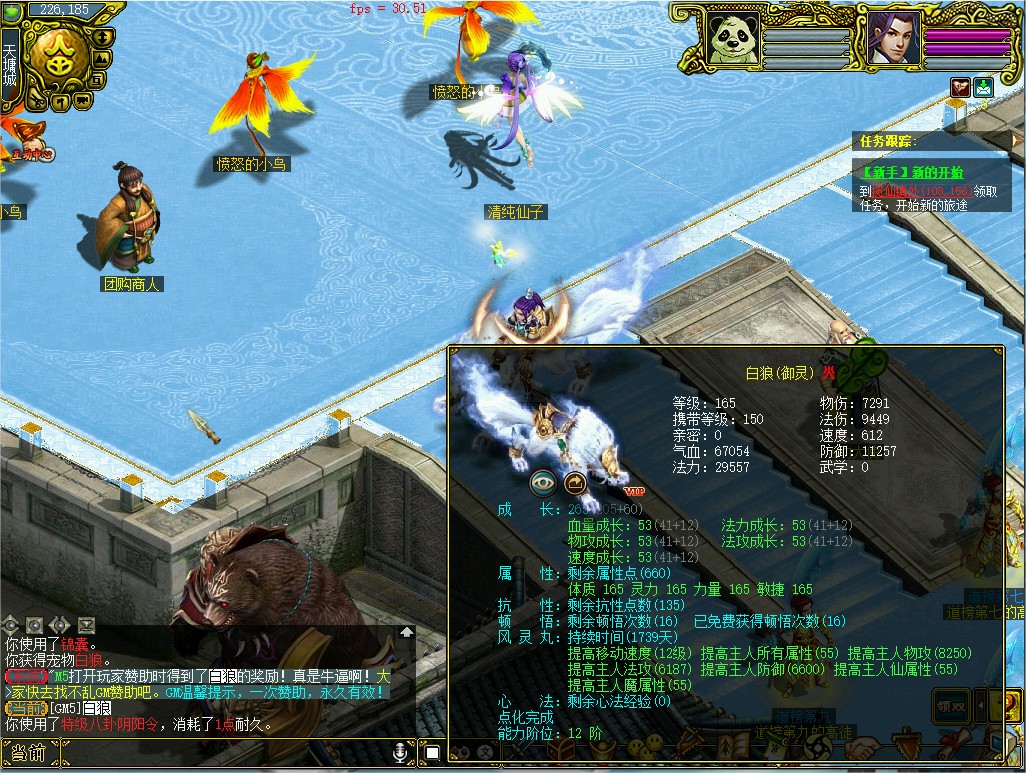Click the arrow icon beside the eye

576,483
